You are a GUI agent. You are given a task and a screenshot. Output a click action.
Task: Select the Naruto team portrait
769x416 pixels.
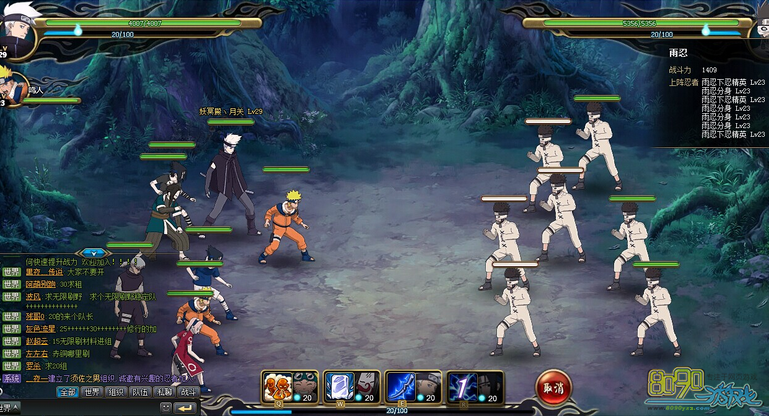[10, 83]
